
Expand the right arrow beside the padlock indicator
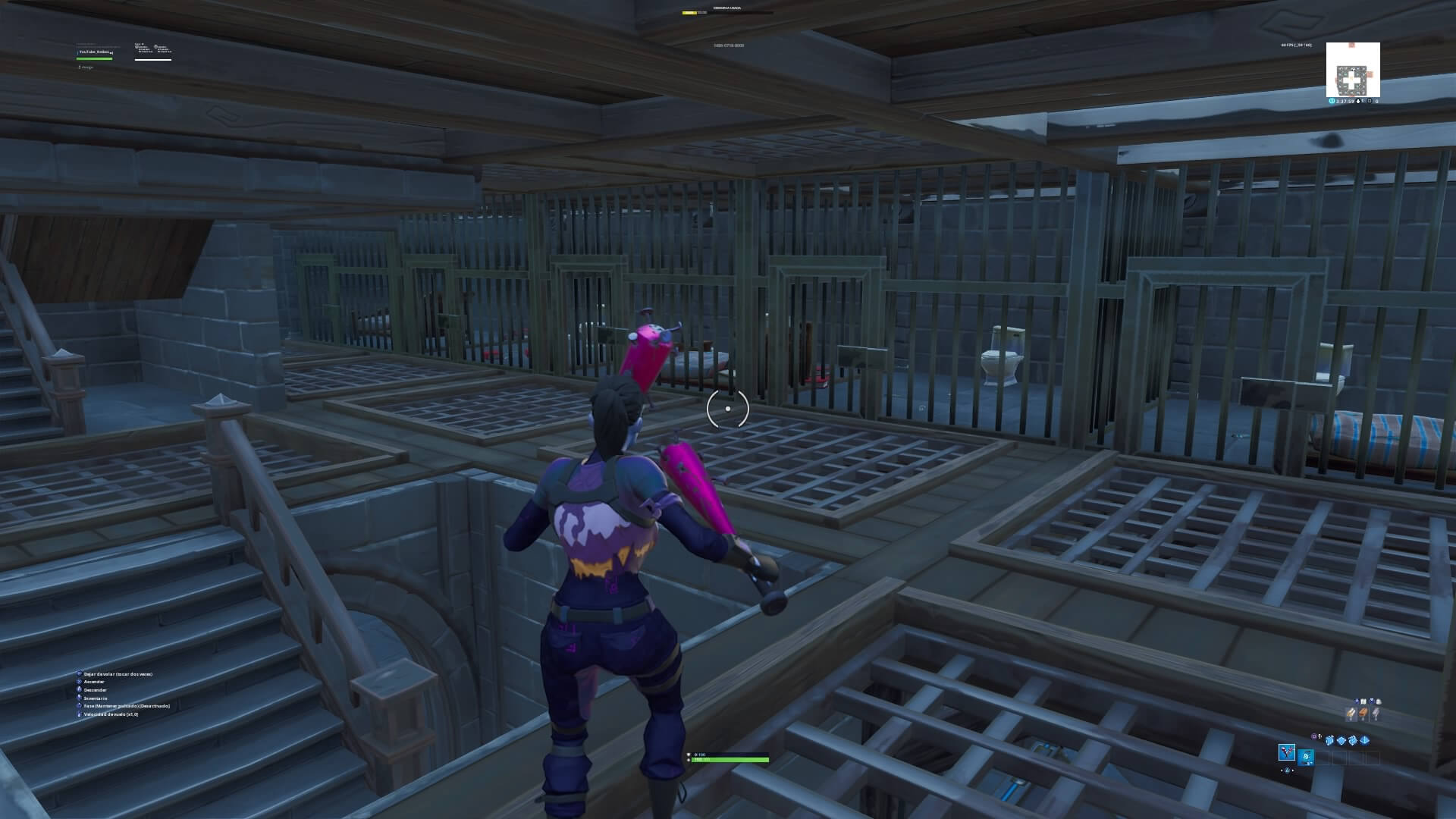[1293, 770]
